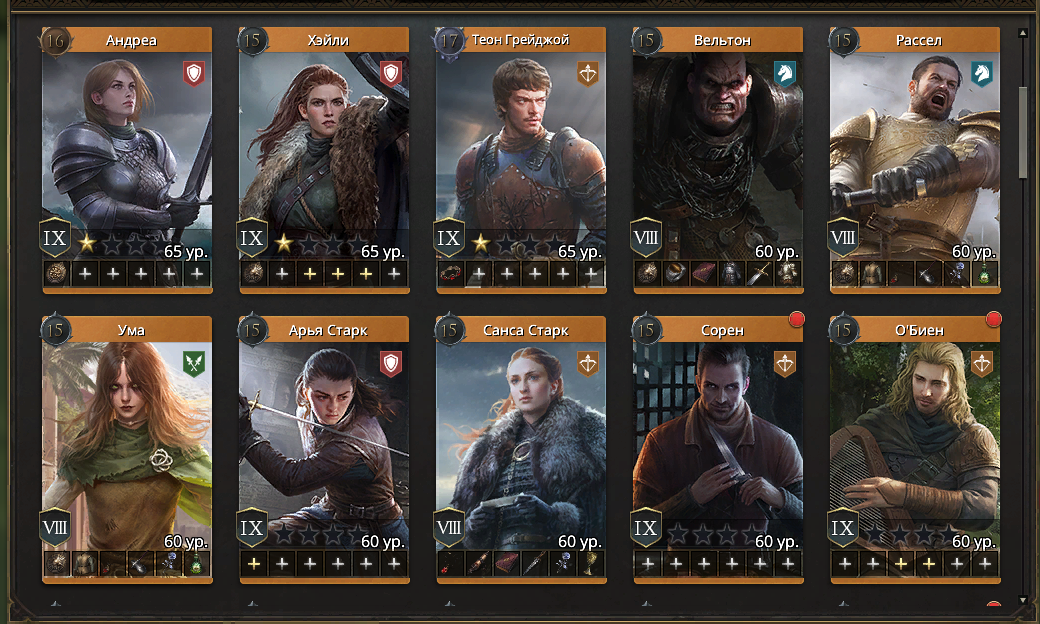Click the scrollbar down arrow
The image size is (1040, 624).
click(x=1023, y=600)
